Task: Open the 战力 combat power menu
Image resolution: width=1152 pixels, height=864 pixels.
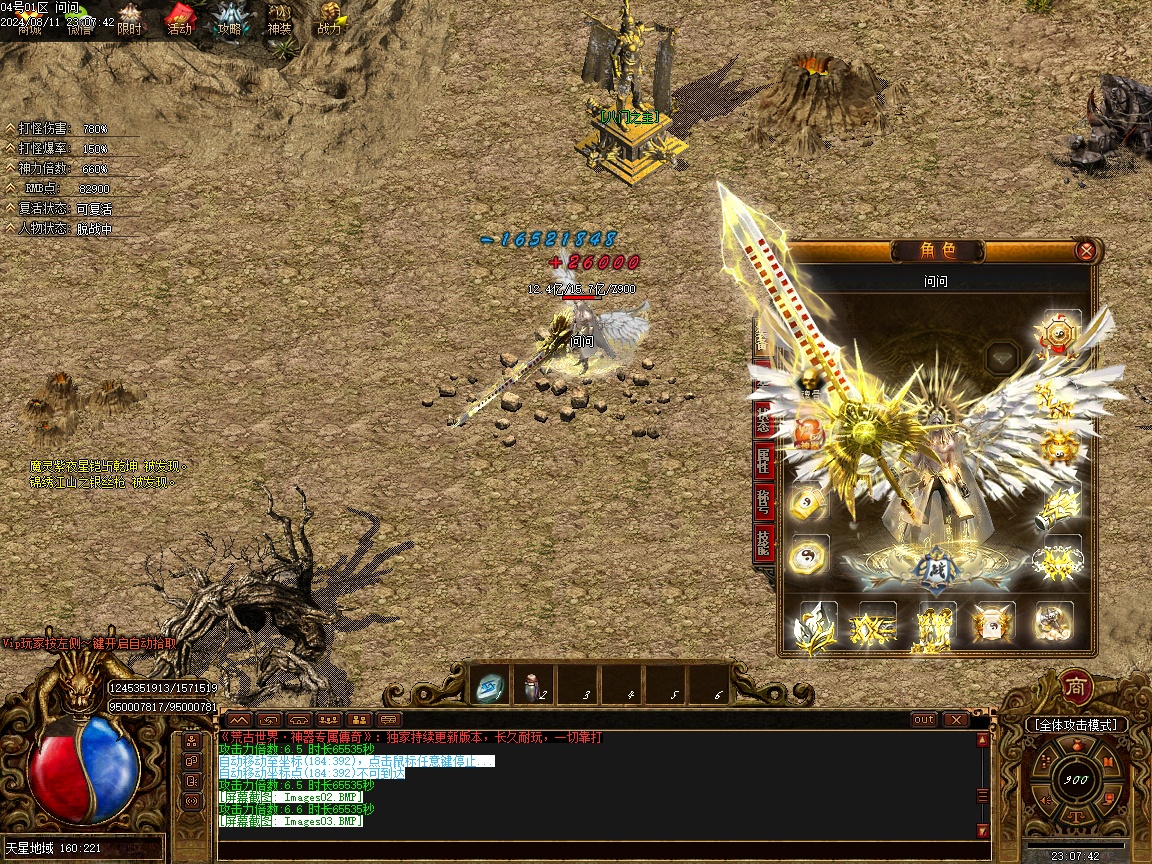Action: click(329, 18)
